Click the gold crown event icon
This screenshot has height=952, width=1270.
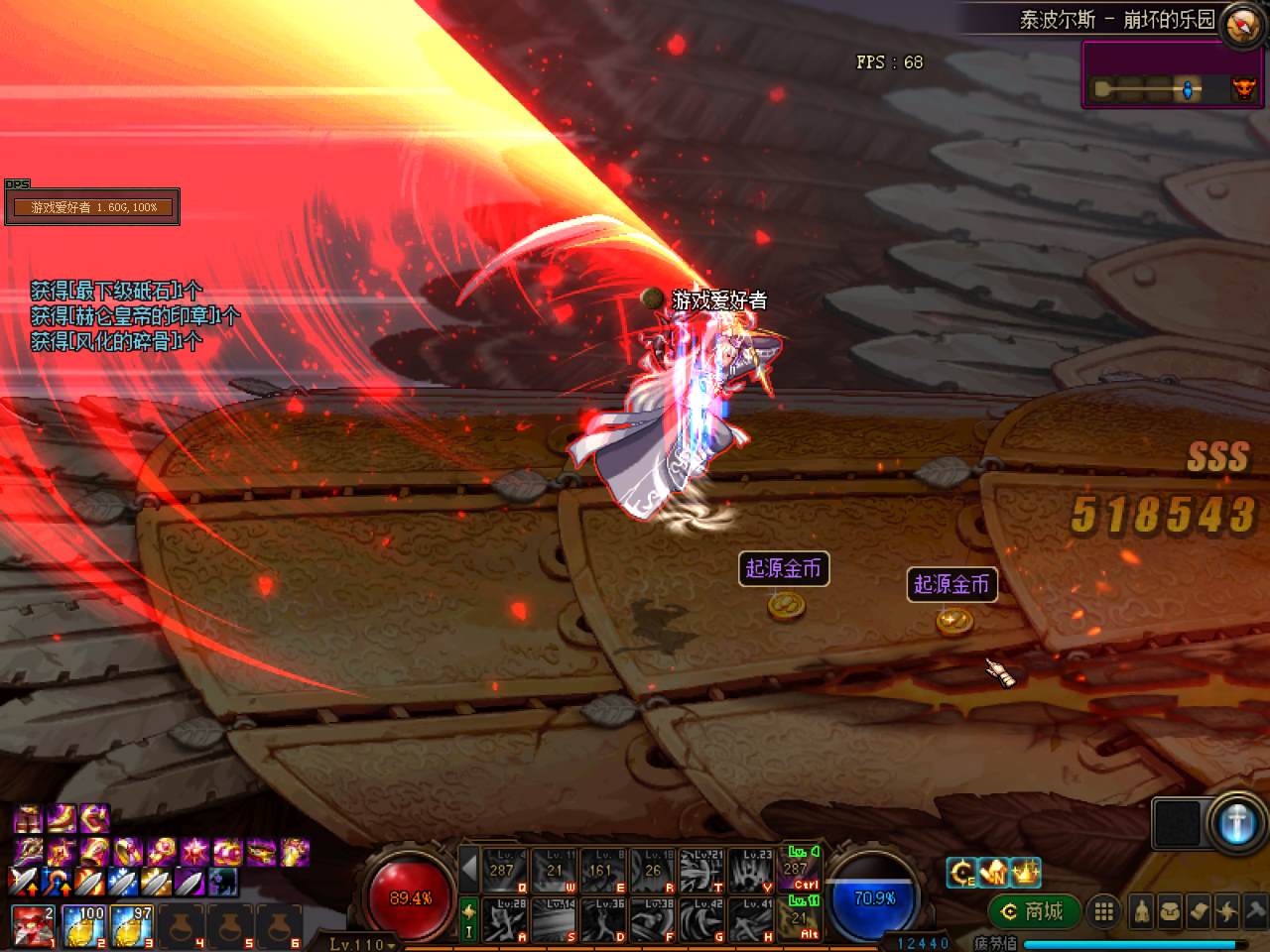click(1025, 873)
